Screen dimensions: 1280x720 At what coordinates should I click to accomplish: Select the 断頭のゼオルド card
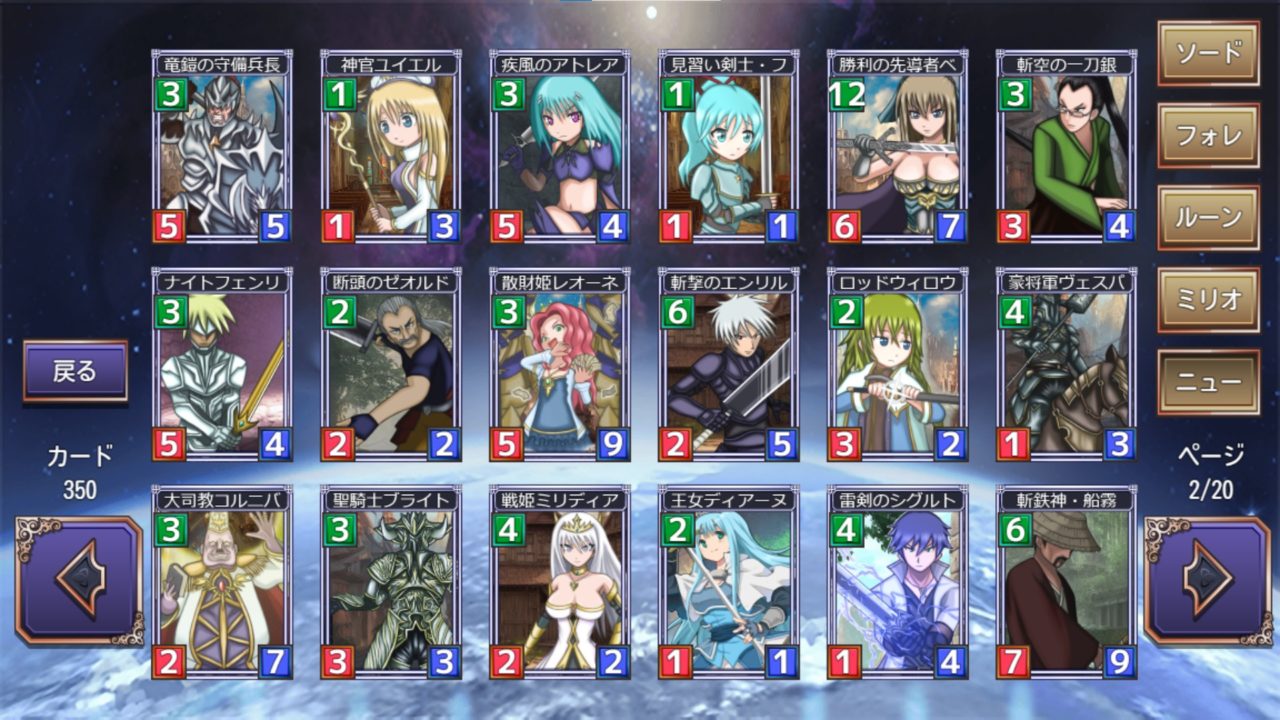(x=391, y=365)
